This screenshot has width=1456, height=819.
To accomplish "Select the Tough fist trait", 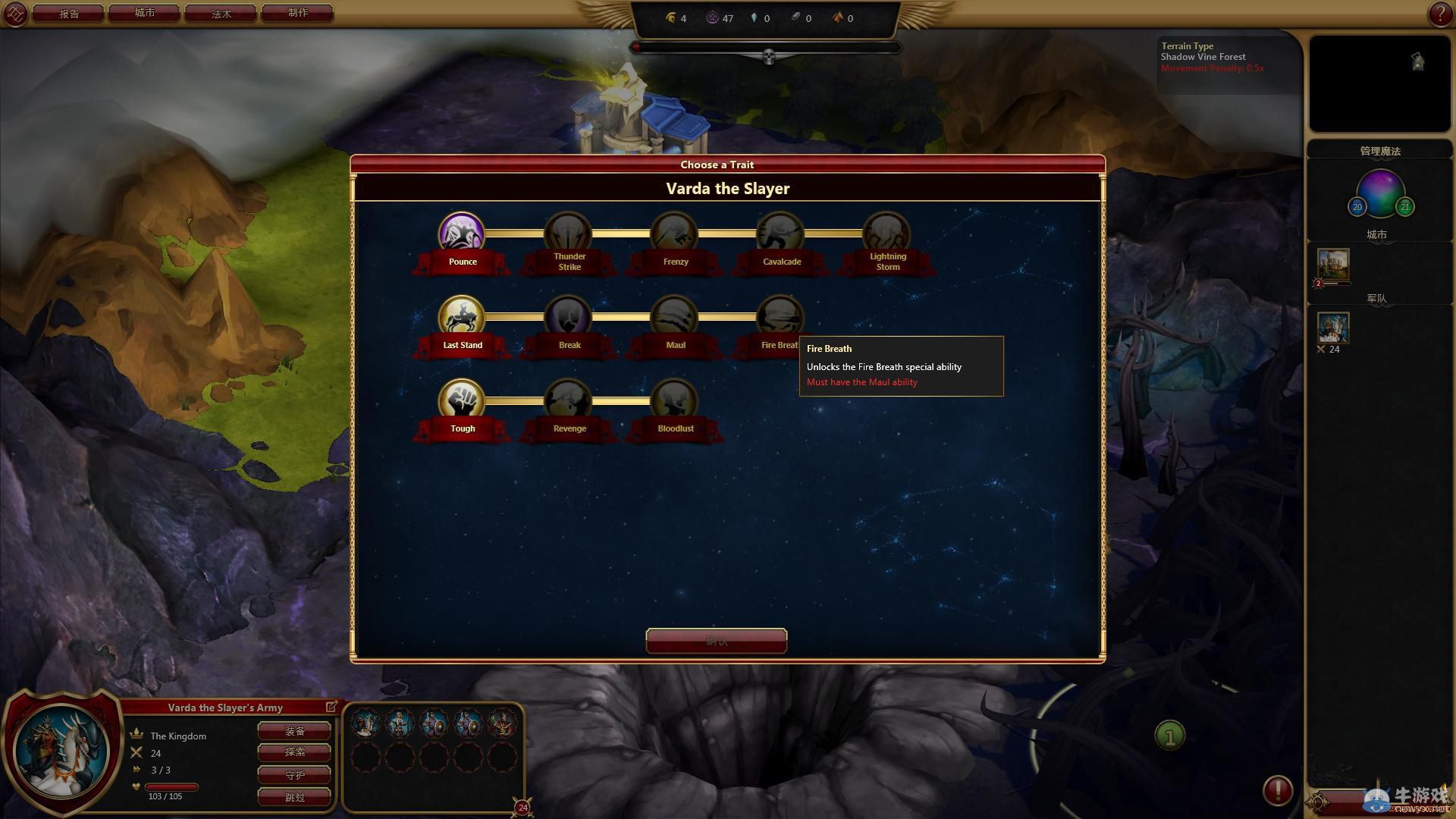I will click(x=461, y=400).
